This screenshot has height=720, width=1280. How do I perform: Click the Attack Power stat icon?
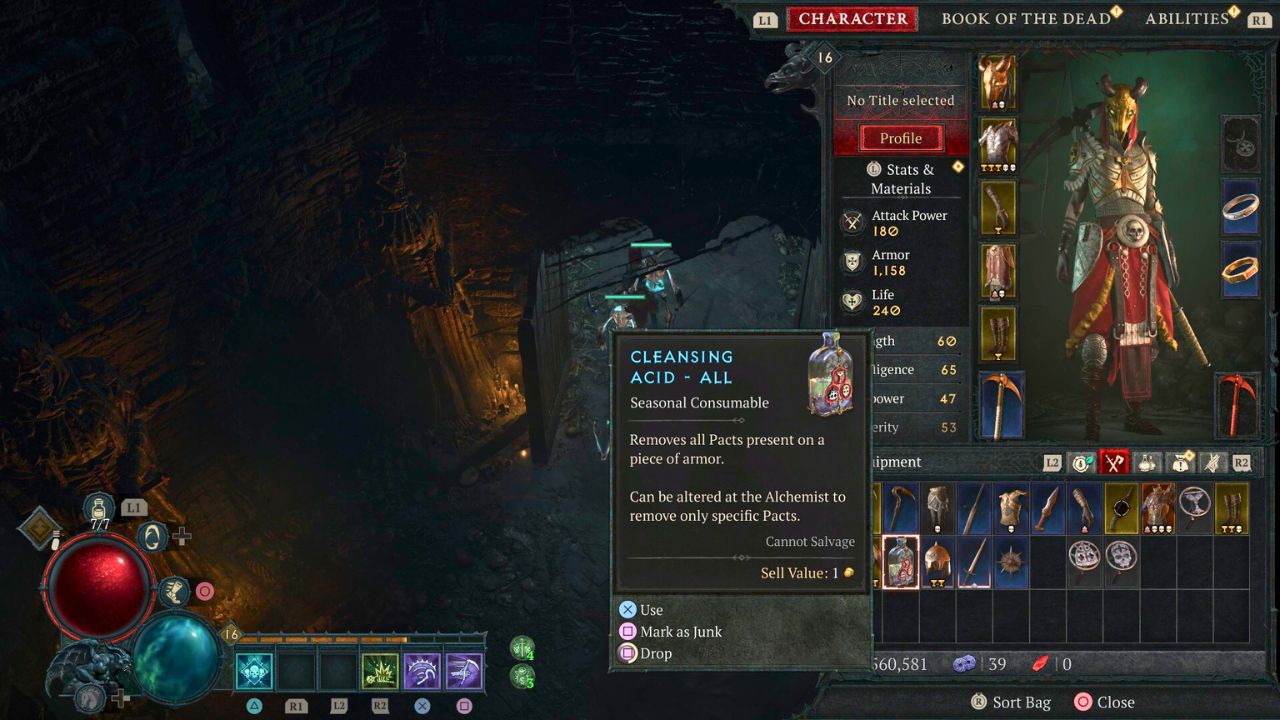854,221
